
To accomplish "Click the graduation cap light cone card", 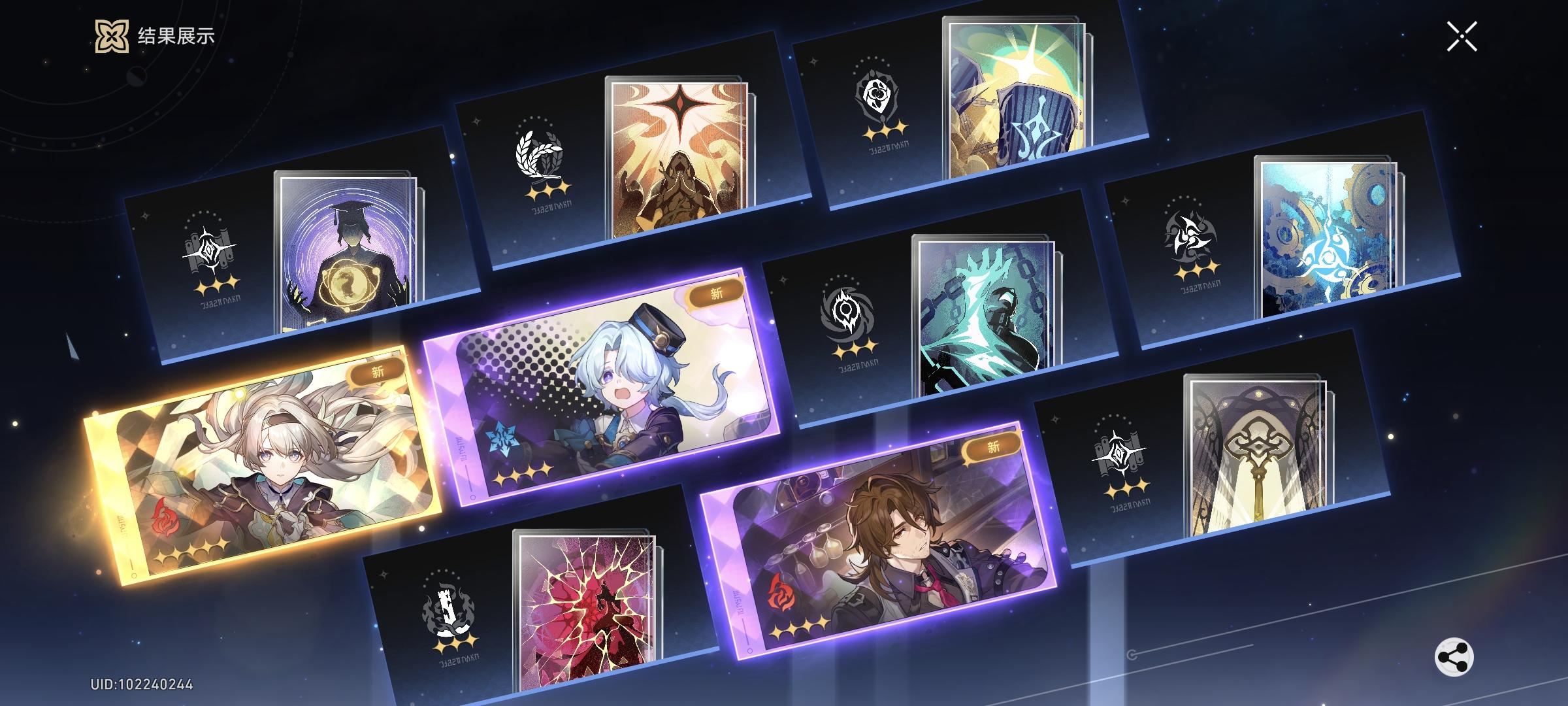I will click(x=342, y=255).
